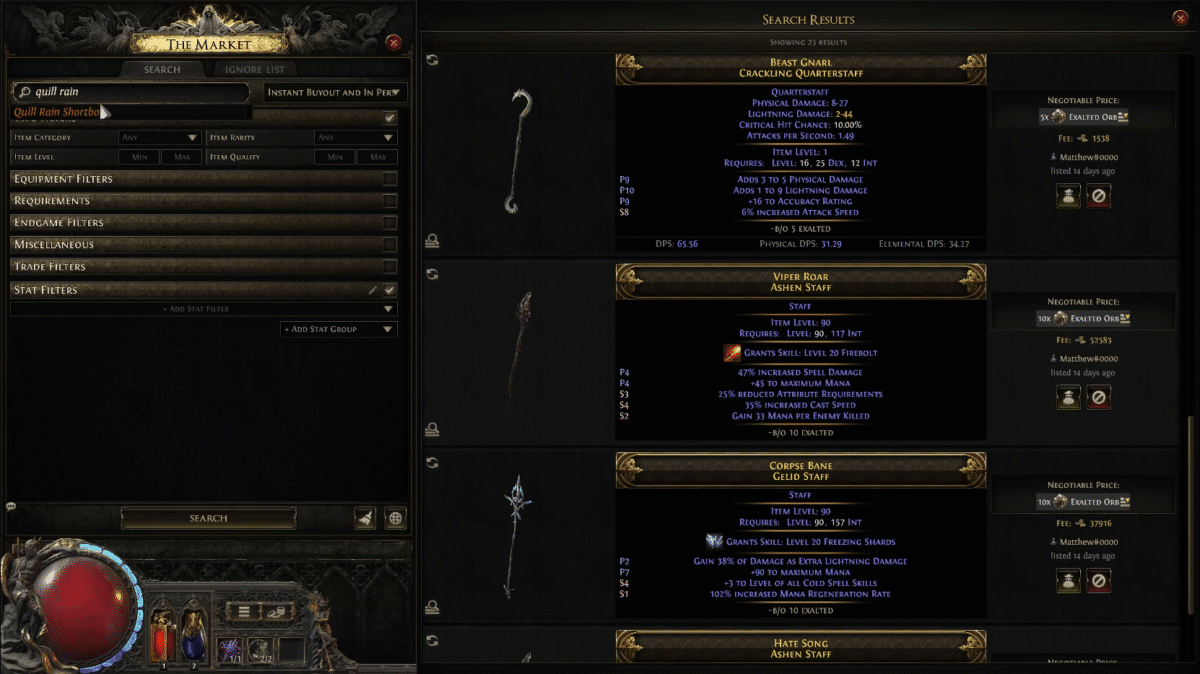This screenshot has width=1200, height=674.
Task: Expand the Requirements filter section
Action: point(190,201)
